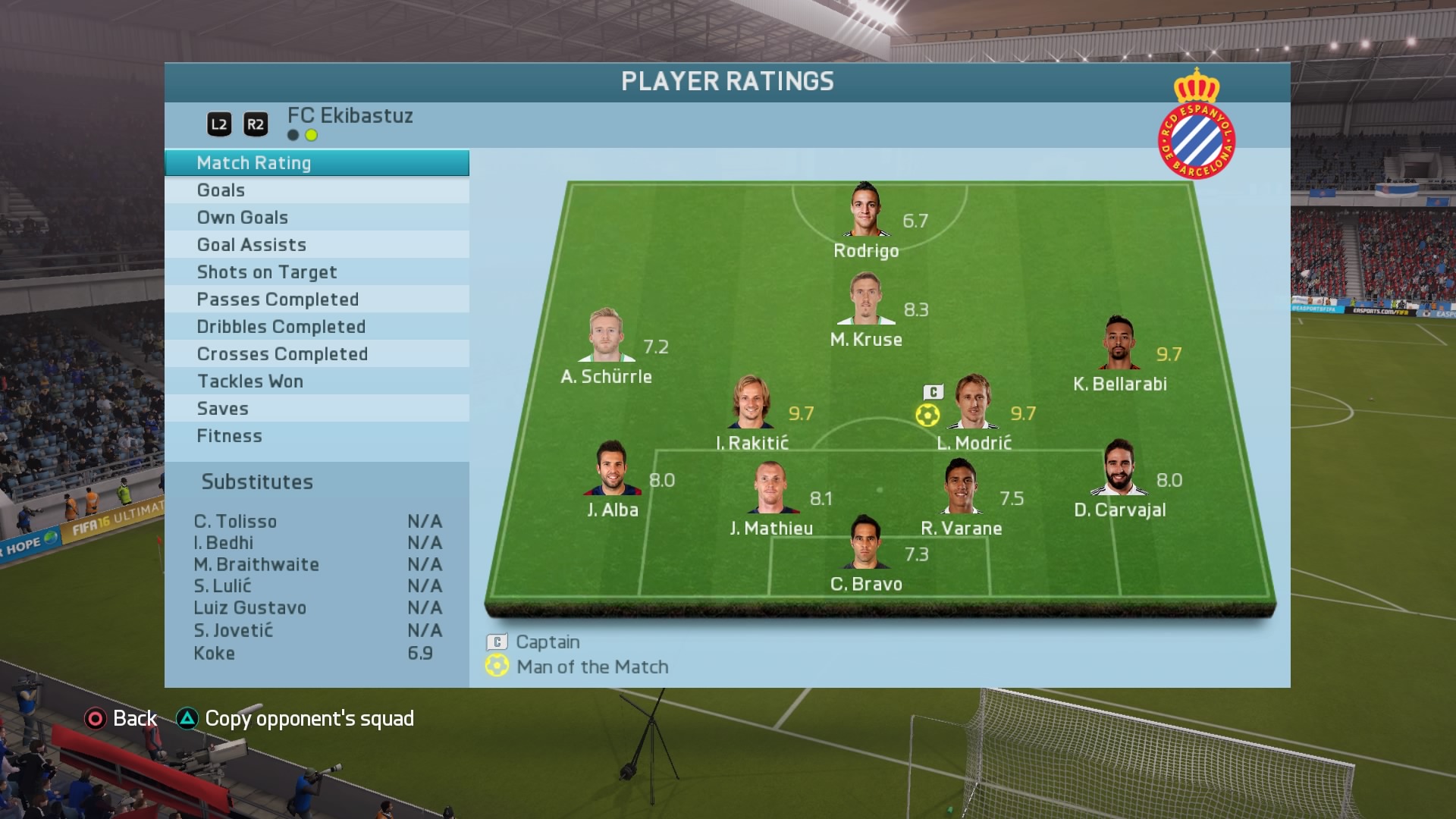Display the Fitness stat
Image resolution: width=1456 pixels, height=819 pixels.
pos(316,436)
